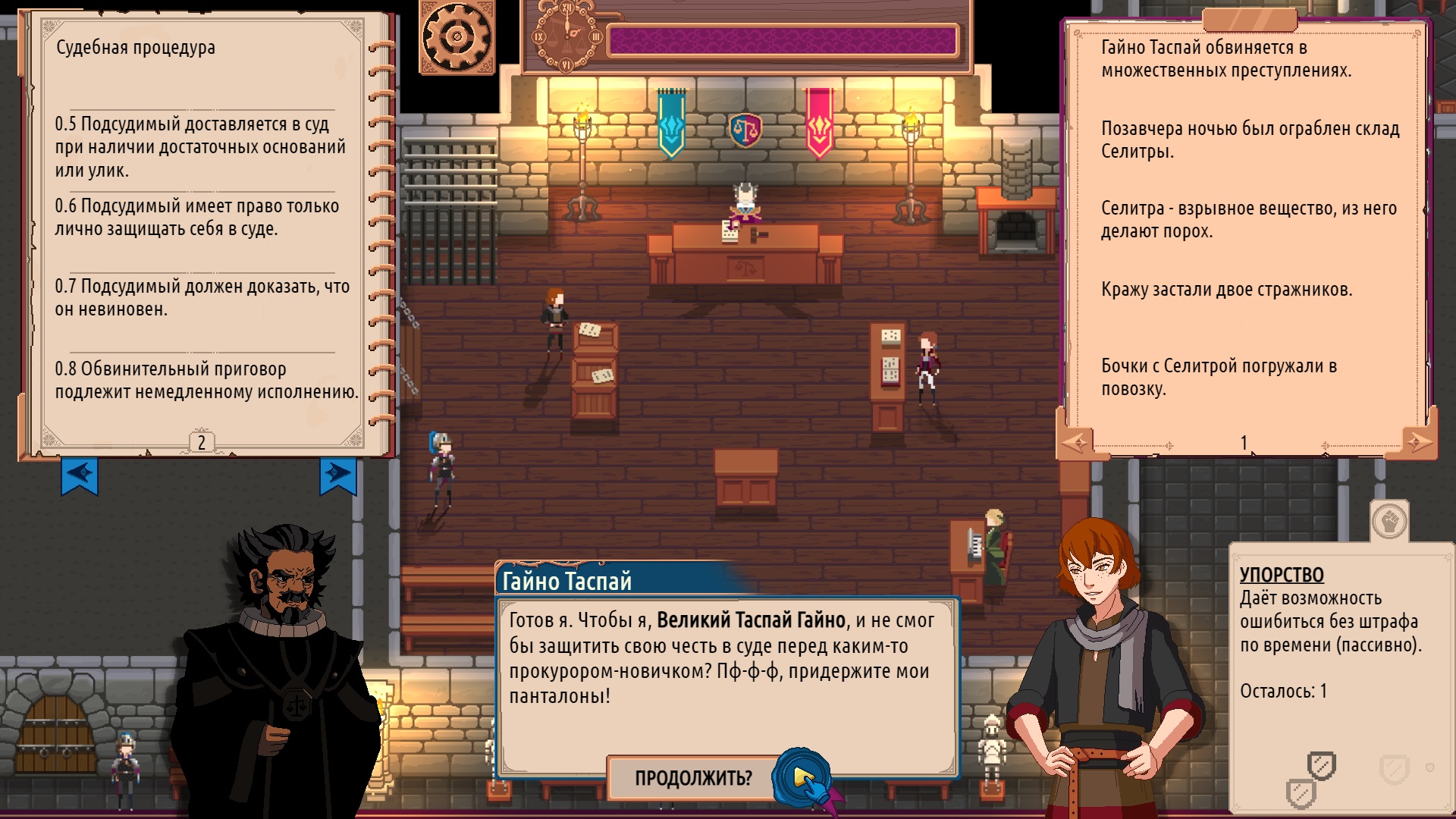This screenshot has width=1456, height=819.
Task: Flip the case notes to the next page
Action: tap(1416, 441)
